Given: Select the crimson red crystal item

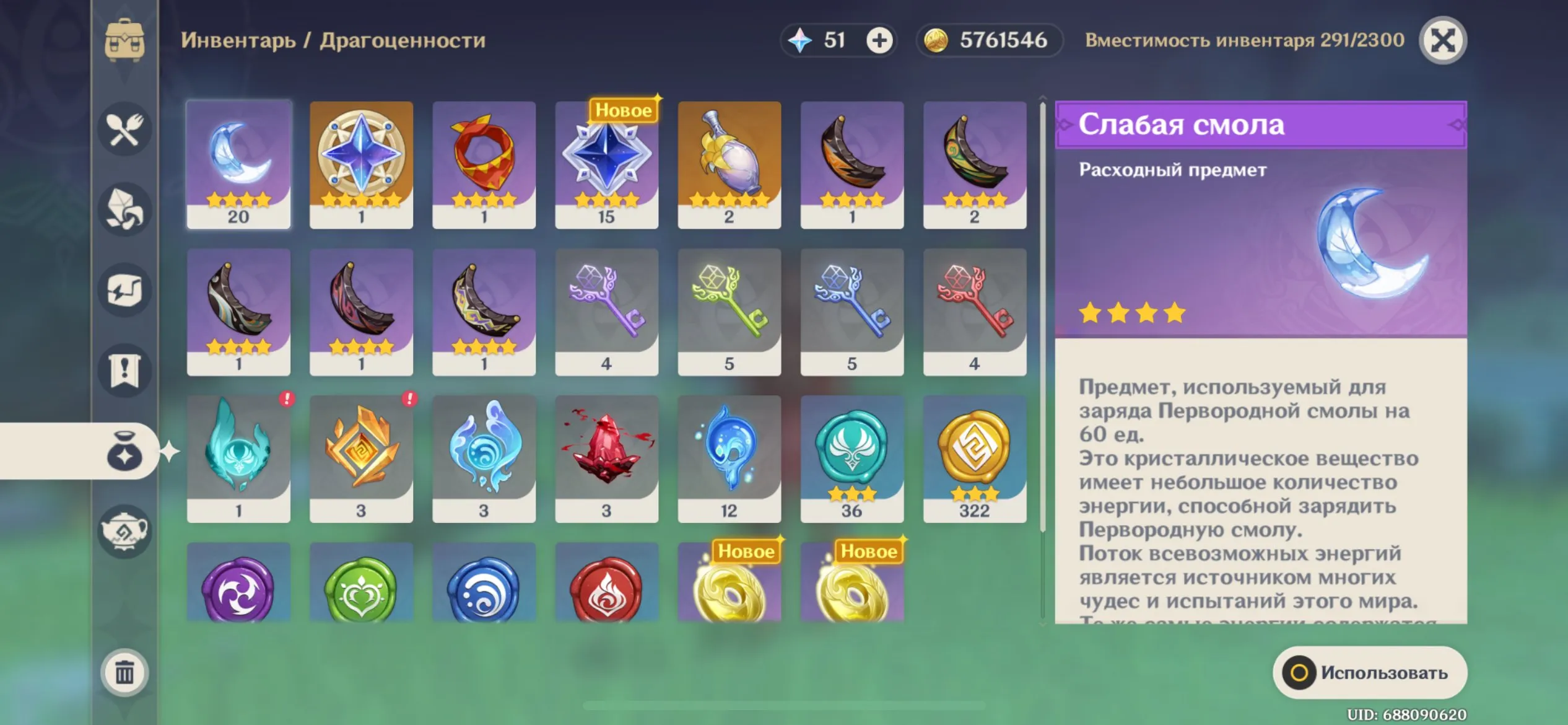Looking at the screenshot, I should click(x=606, y=459).
